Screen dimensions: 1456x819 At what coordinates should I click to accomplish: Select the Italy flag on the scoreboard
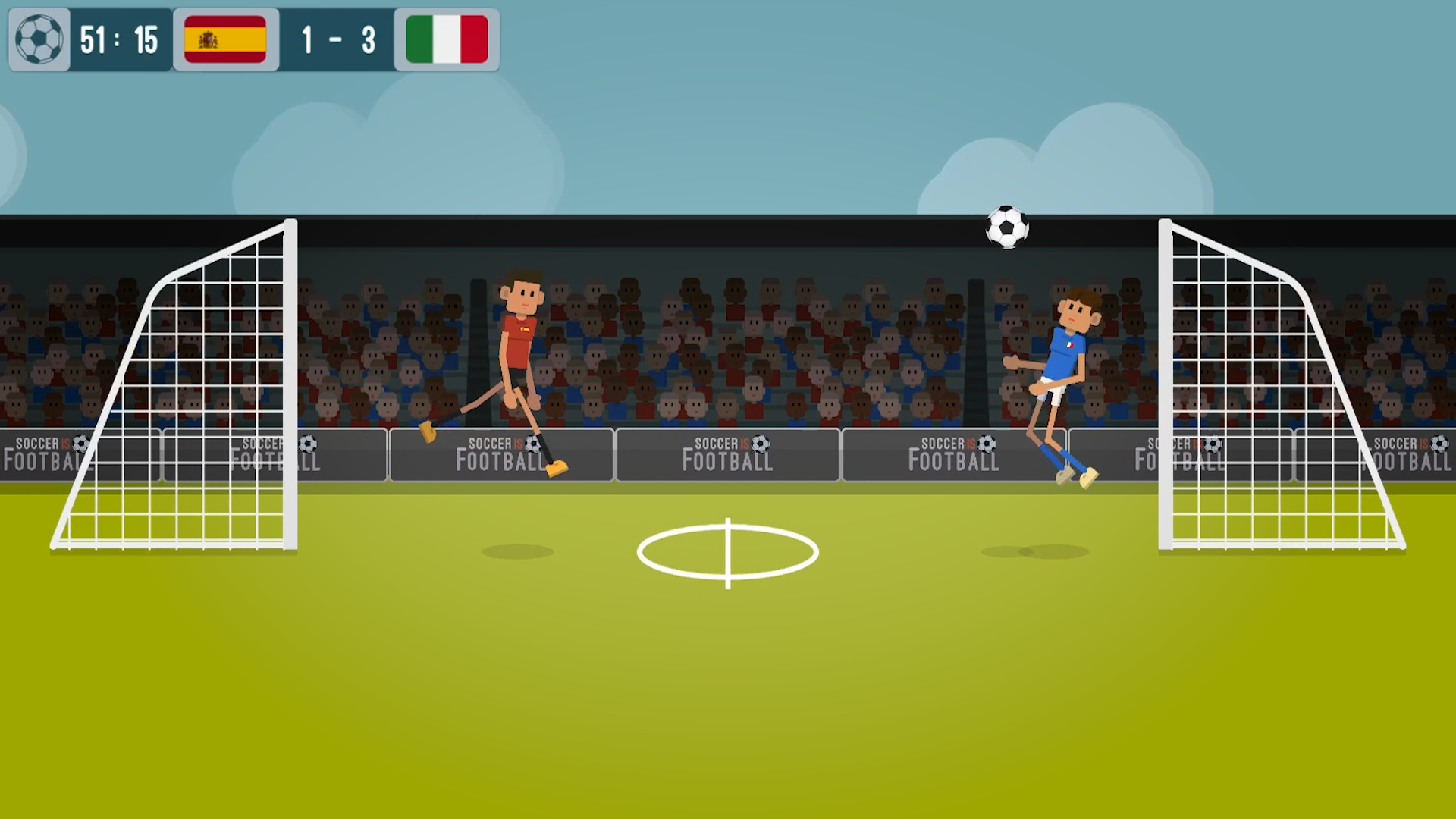coord(446,39)
